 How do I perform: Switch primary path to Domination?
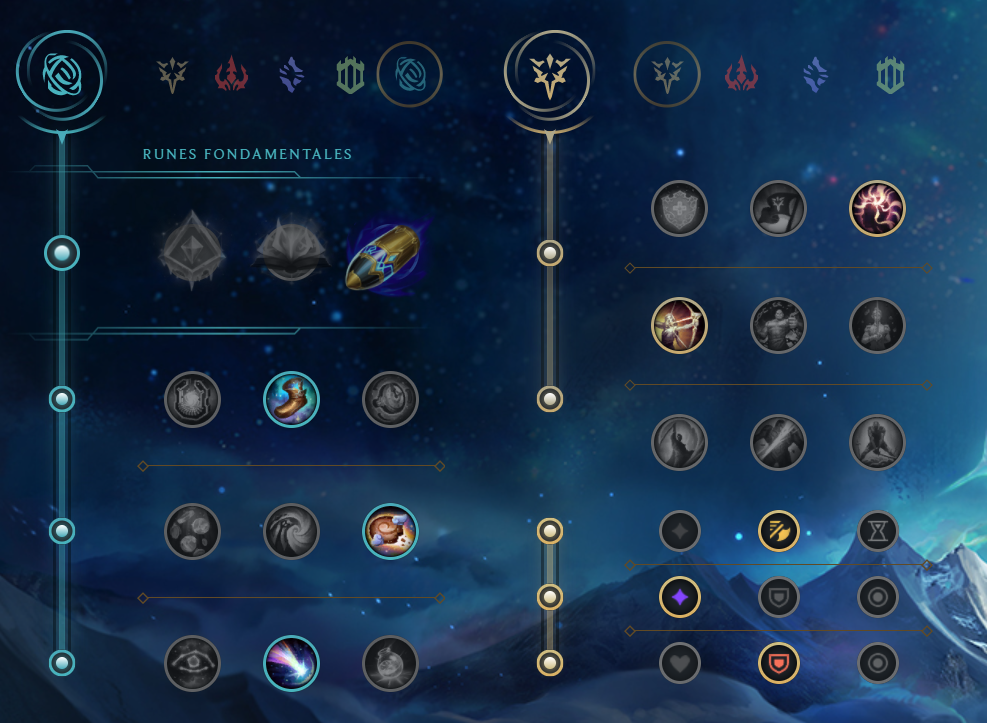click(231, 75)
